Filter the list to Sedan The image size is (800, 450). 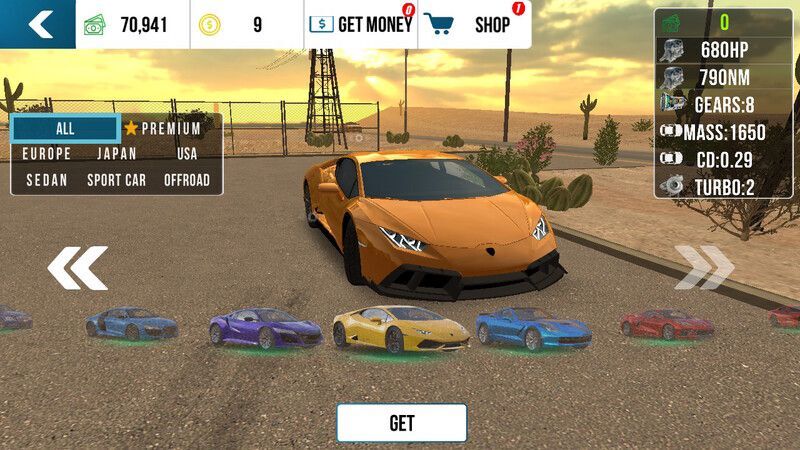47,180
